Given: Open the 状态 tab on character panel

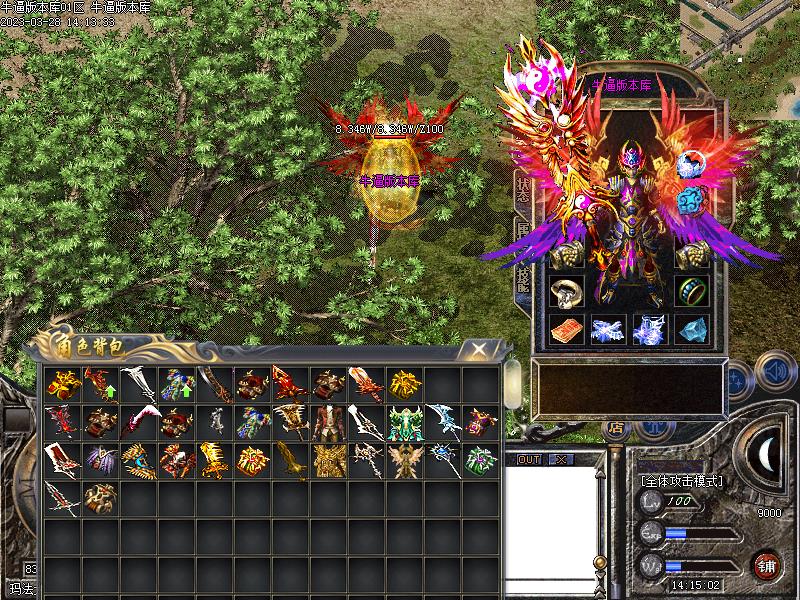Looking at the screenshot, I should click(x=523, y=190).
